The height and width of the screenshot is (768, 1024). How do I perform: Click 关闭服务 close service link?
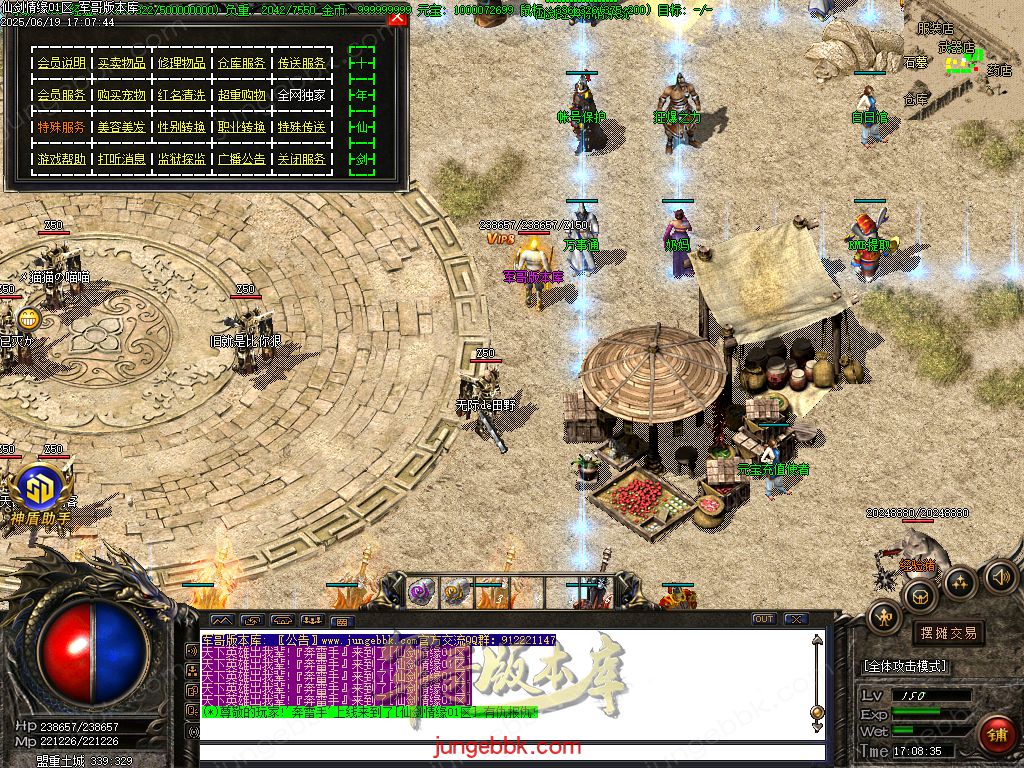point(301,159)
